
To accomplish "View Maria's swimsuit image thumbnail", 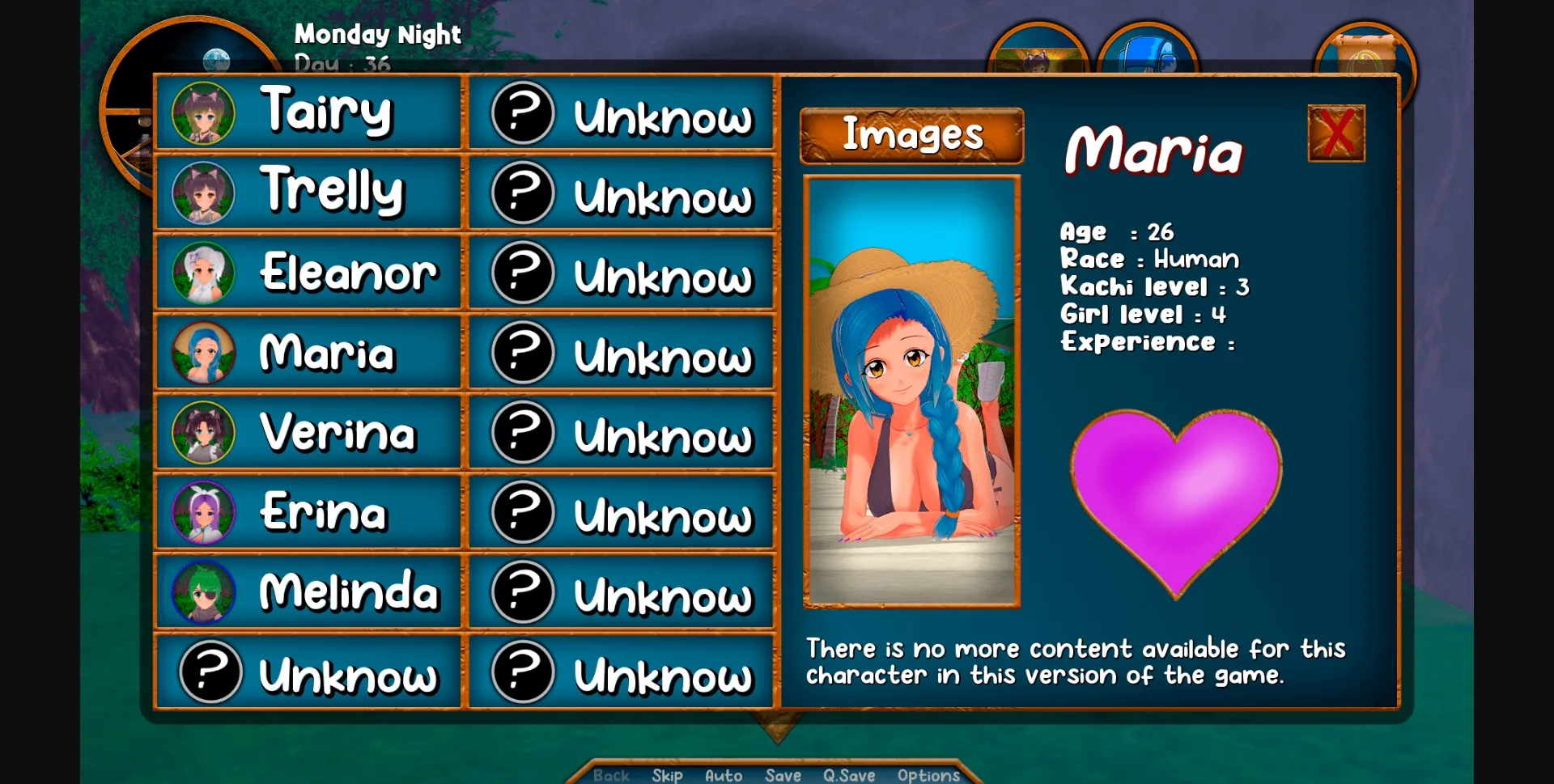I will coord(911,392).
